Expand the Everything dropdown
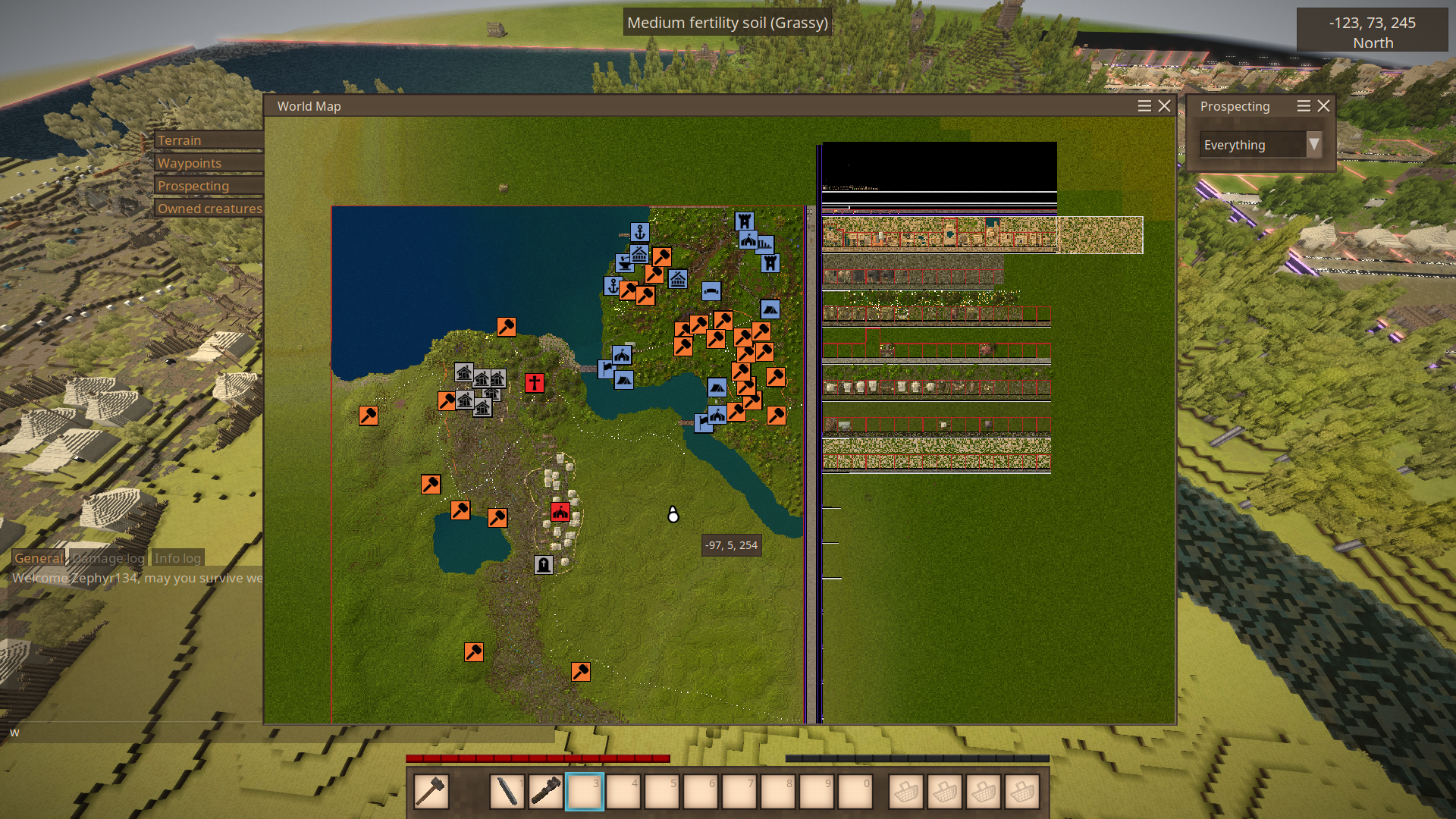Image resolution: width=1456 pixels, height=819 pixels. click(x=1313, y=144)
